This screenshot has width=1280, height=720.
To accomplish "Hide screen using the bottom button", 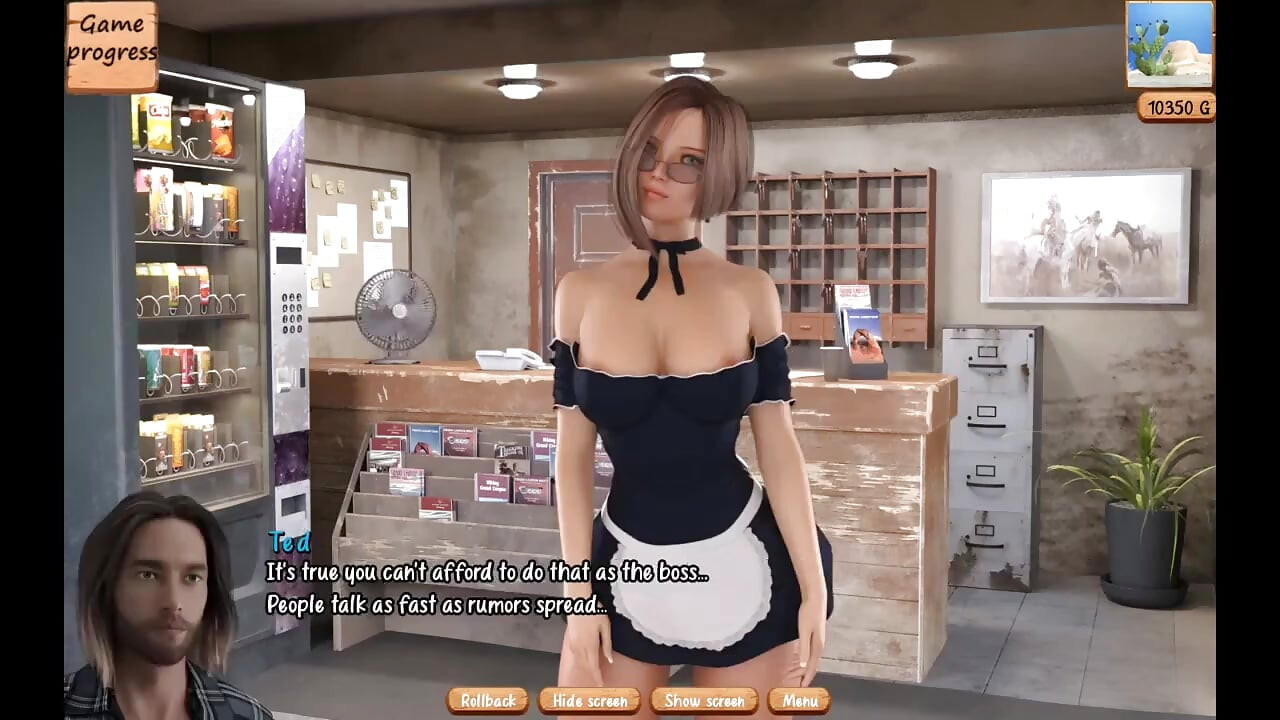I will (x=588, y=701).
